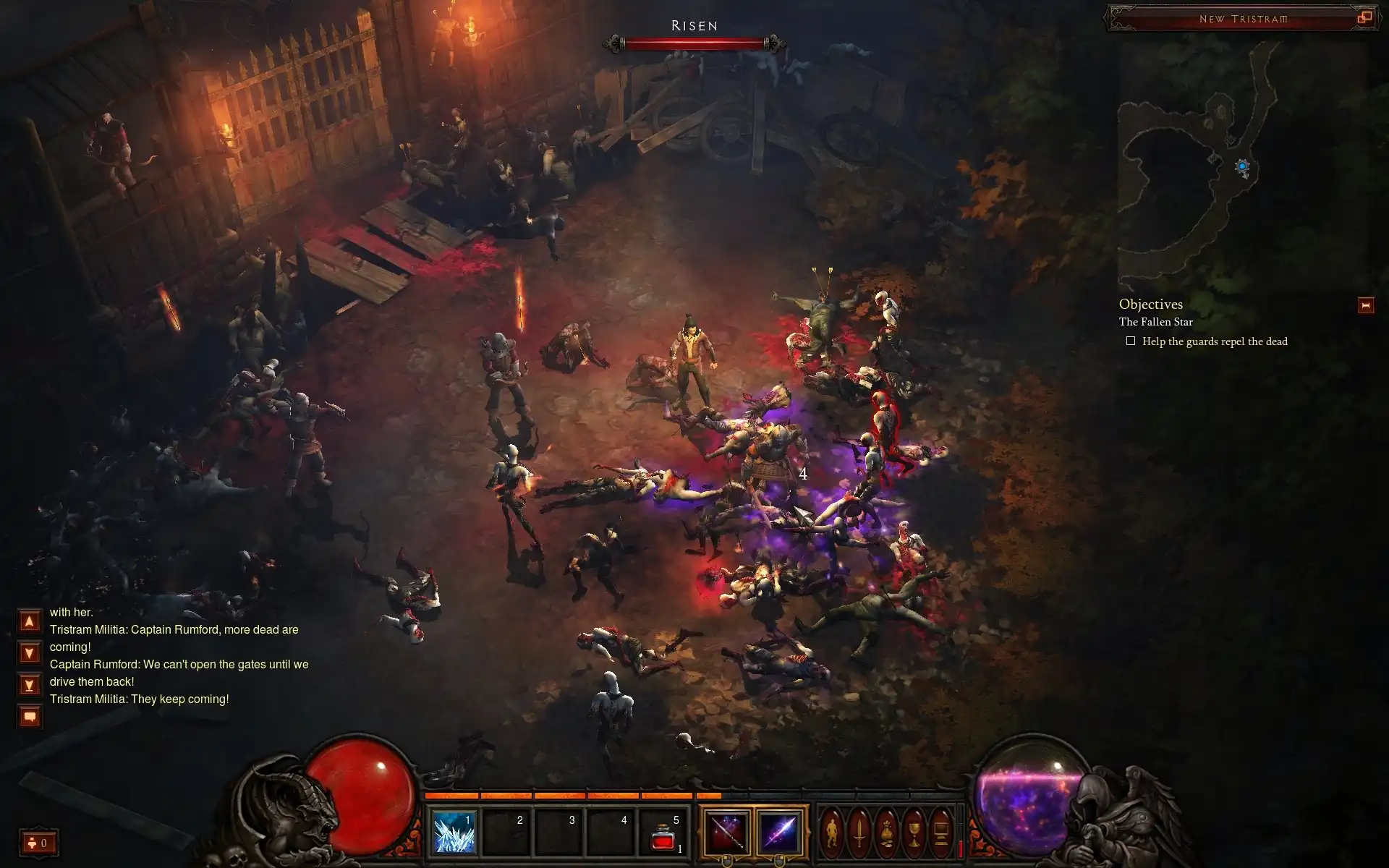Open the friends list counter button

(x=38, y=843)
